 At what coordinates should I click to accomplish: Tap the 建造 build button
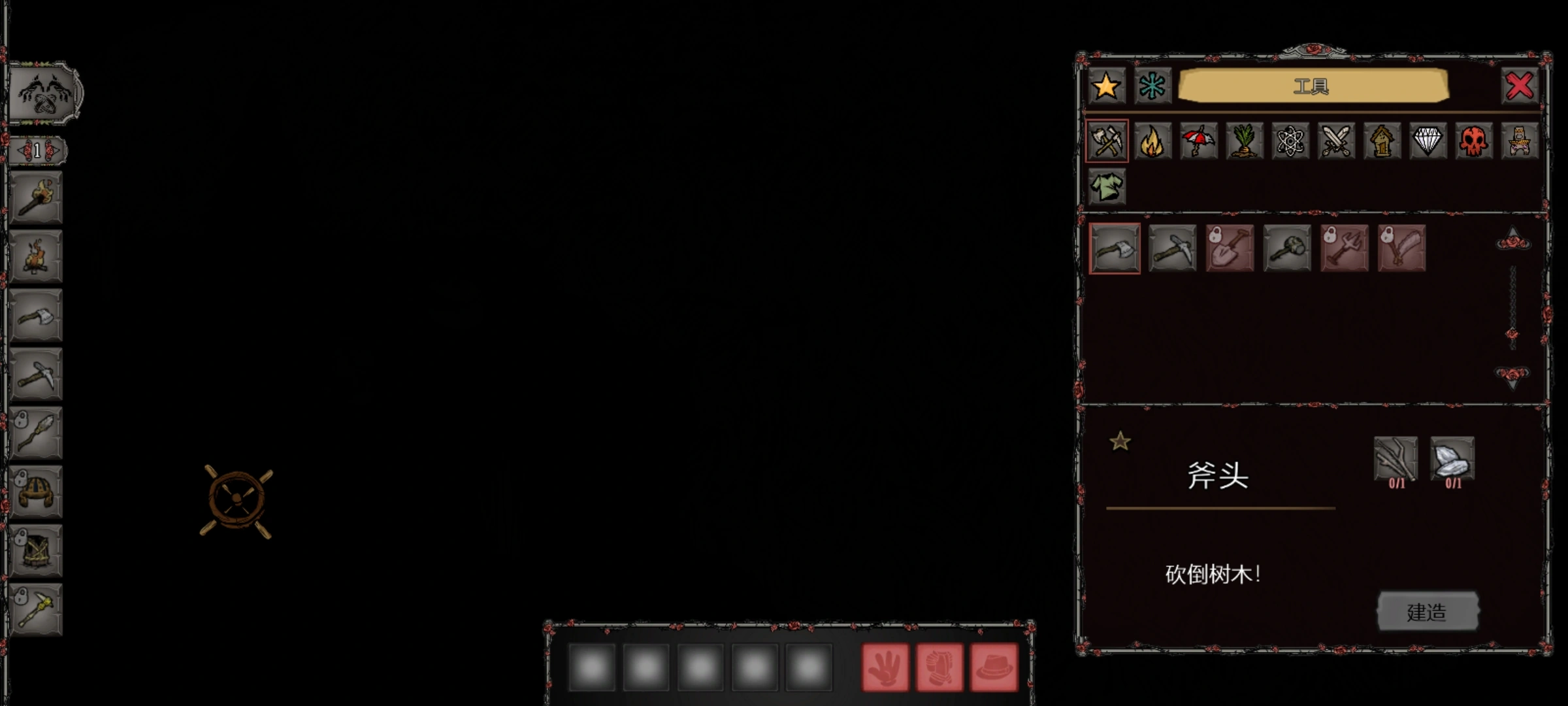point(1428,612)
